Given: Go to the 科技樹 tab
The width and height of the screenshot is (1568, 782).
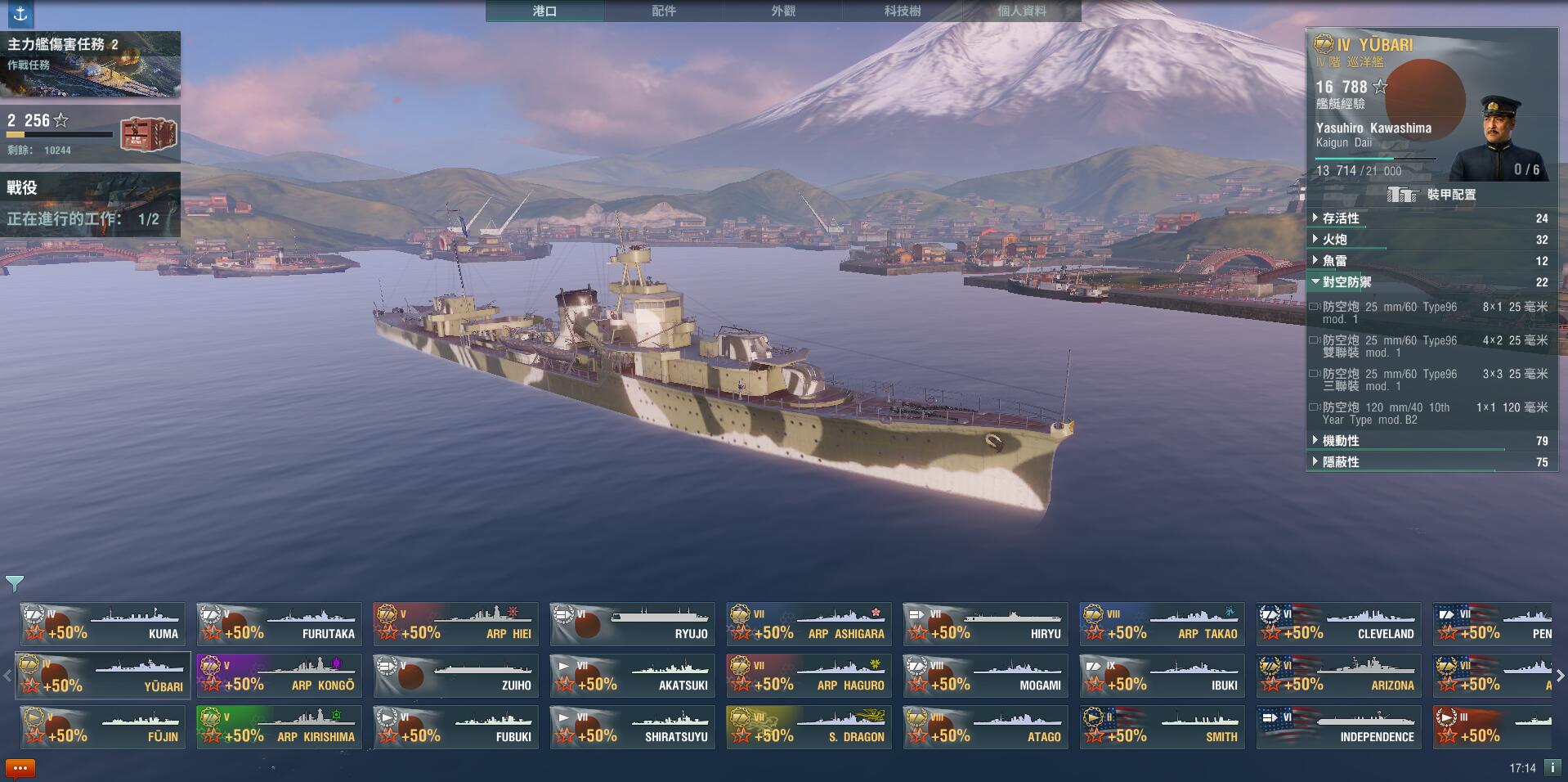Looking at the screenshot, I should [x=903, y=11].
